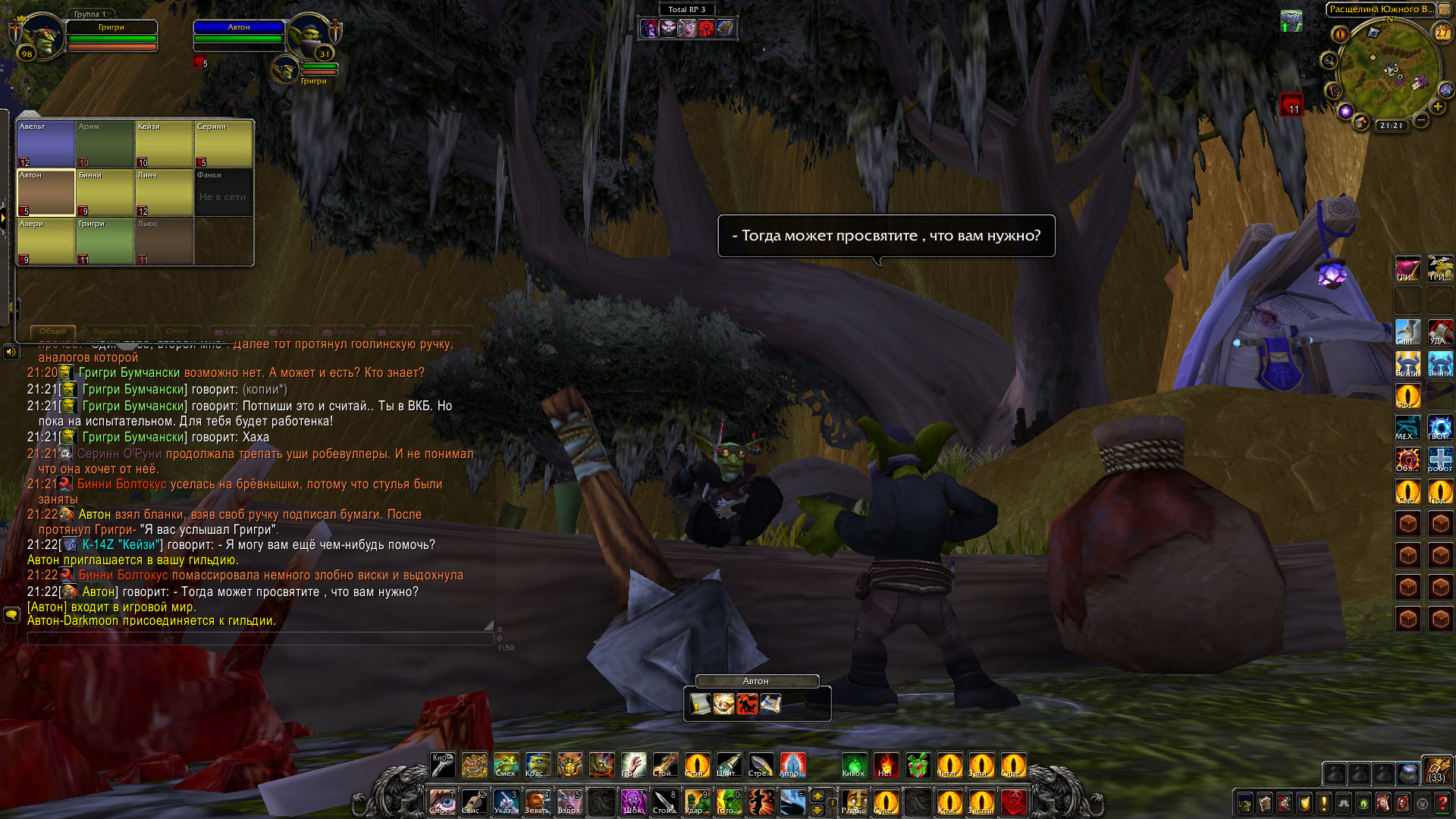Open the red question mark help button
This screenshot has width=1456, height=819.
[x=1442, y=803]
